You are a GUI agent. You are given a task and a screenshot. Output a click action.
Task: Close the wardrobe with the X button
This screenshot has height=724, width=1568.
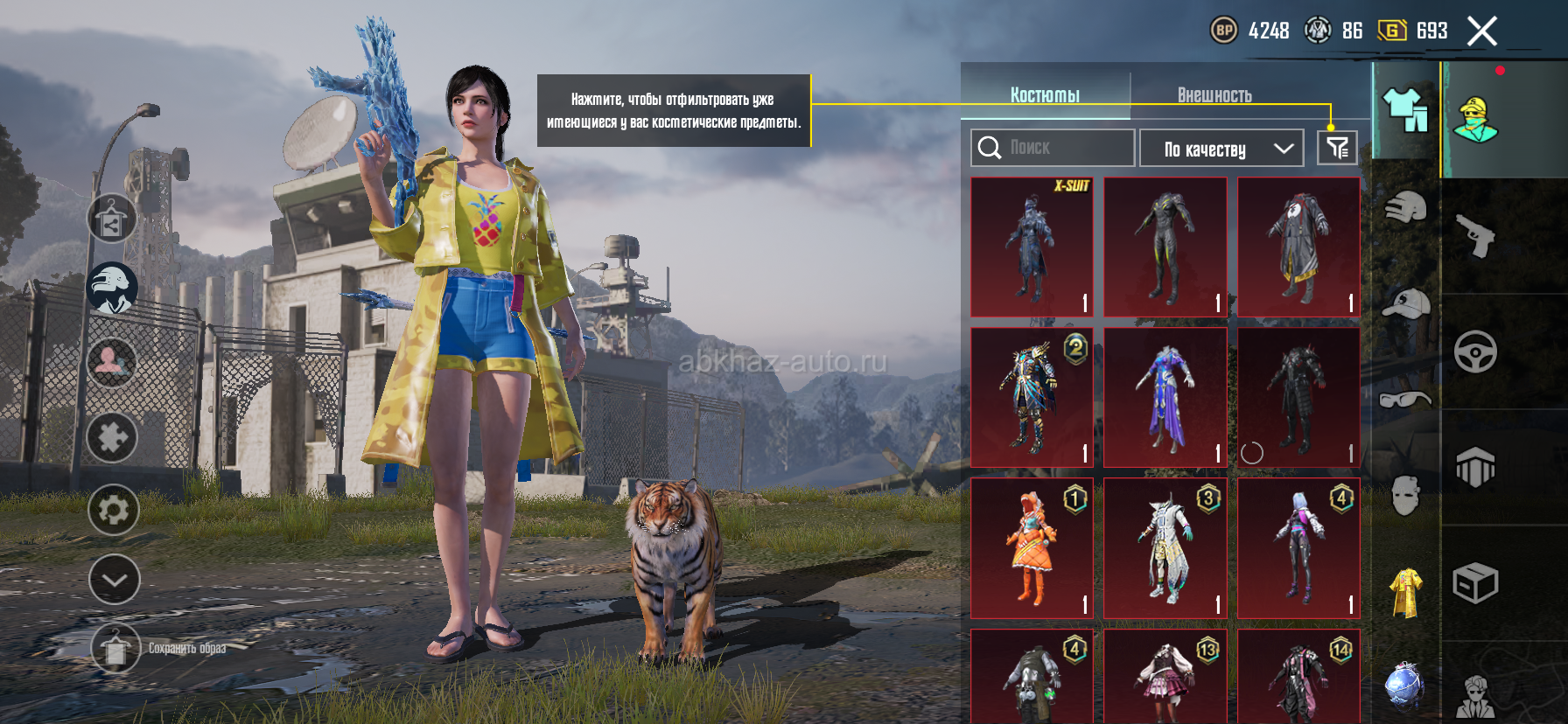(x=1481, y=31)
